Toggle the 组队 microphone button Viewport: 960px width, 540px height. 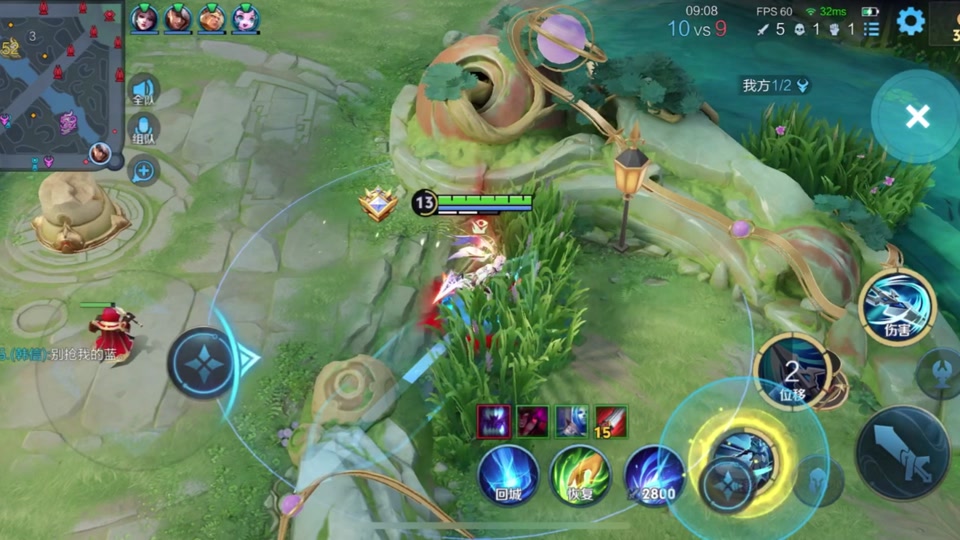coord(144,132)
